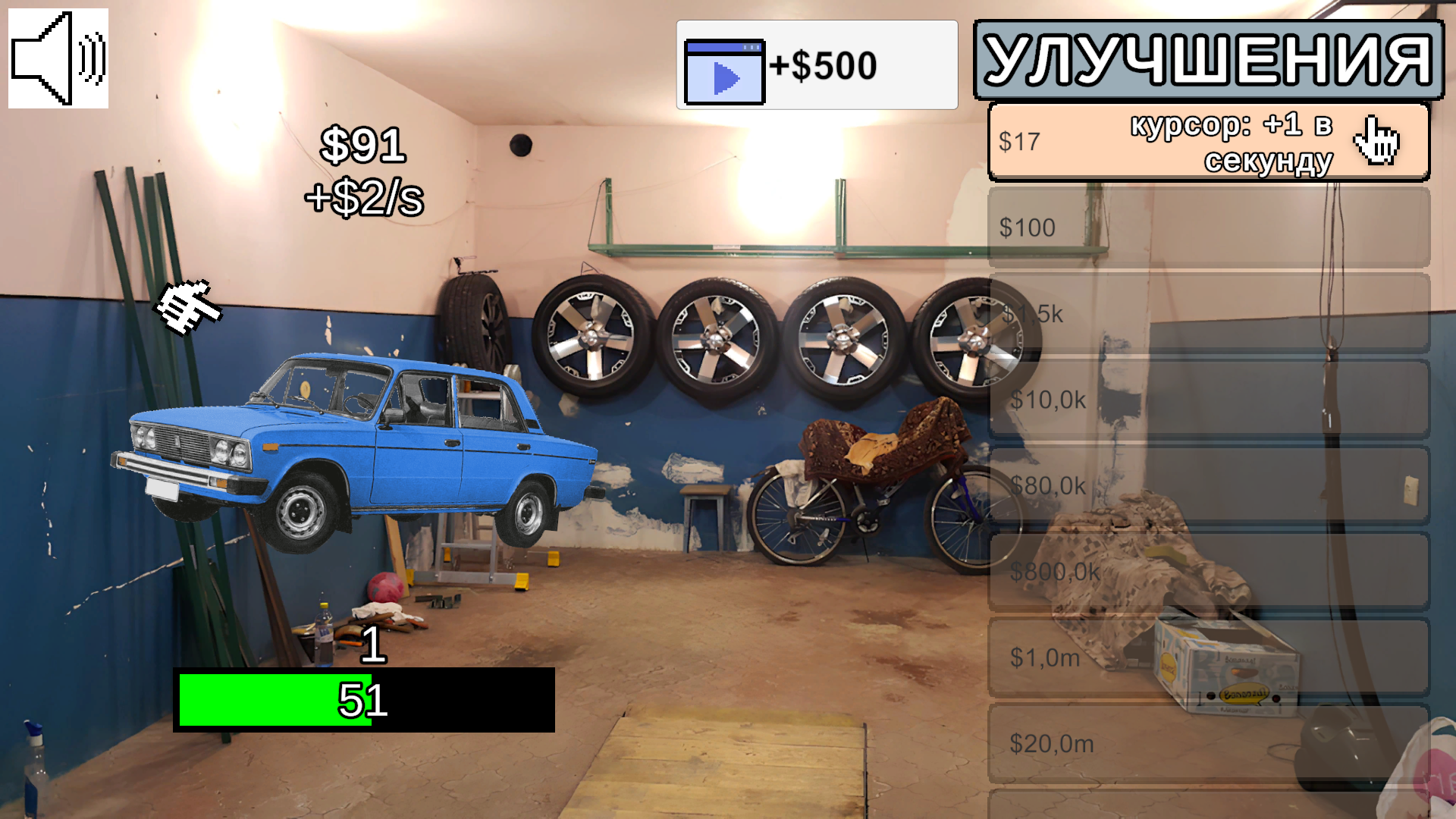Click the video ad icon to earn $500
The height and width of the screenshot is (819, 1456).
pyautogui.click(x=723, y=72)
